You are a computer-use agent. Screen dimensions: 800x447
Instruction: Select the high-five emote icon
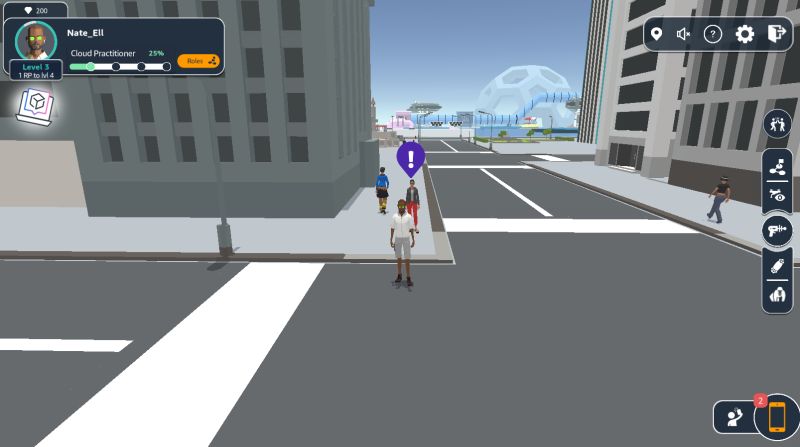(777, 124)
